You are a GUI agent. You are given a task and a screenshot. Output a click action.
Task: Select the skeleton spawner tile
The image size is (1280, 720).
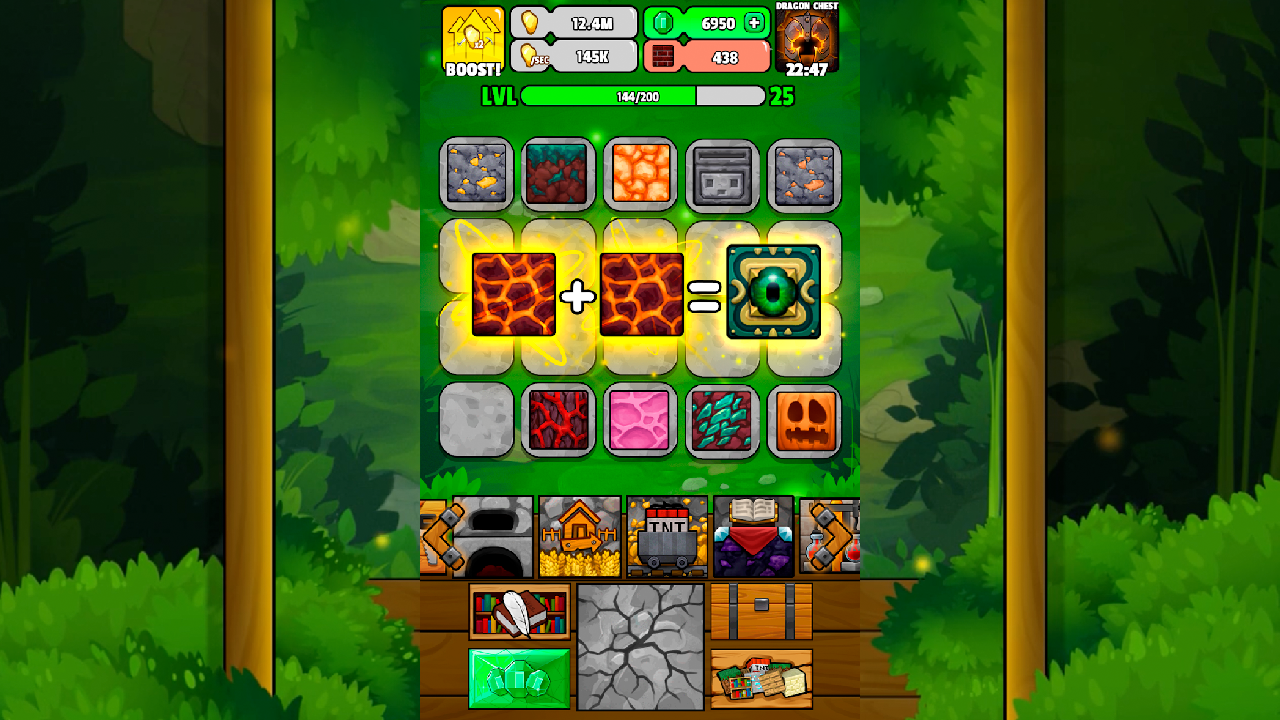coord(722,175)
